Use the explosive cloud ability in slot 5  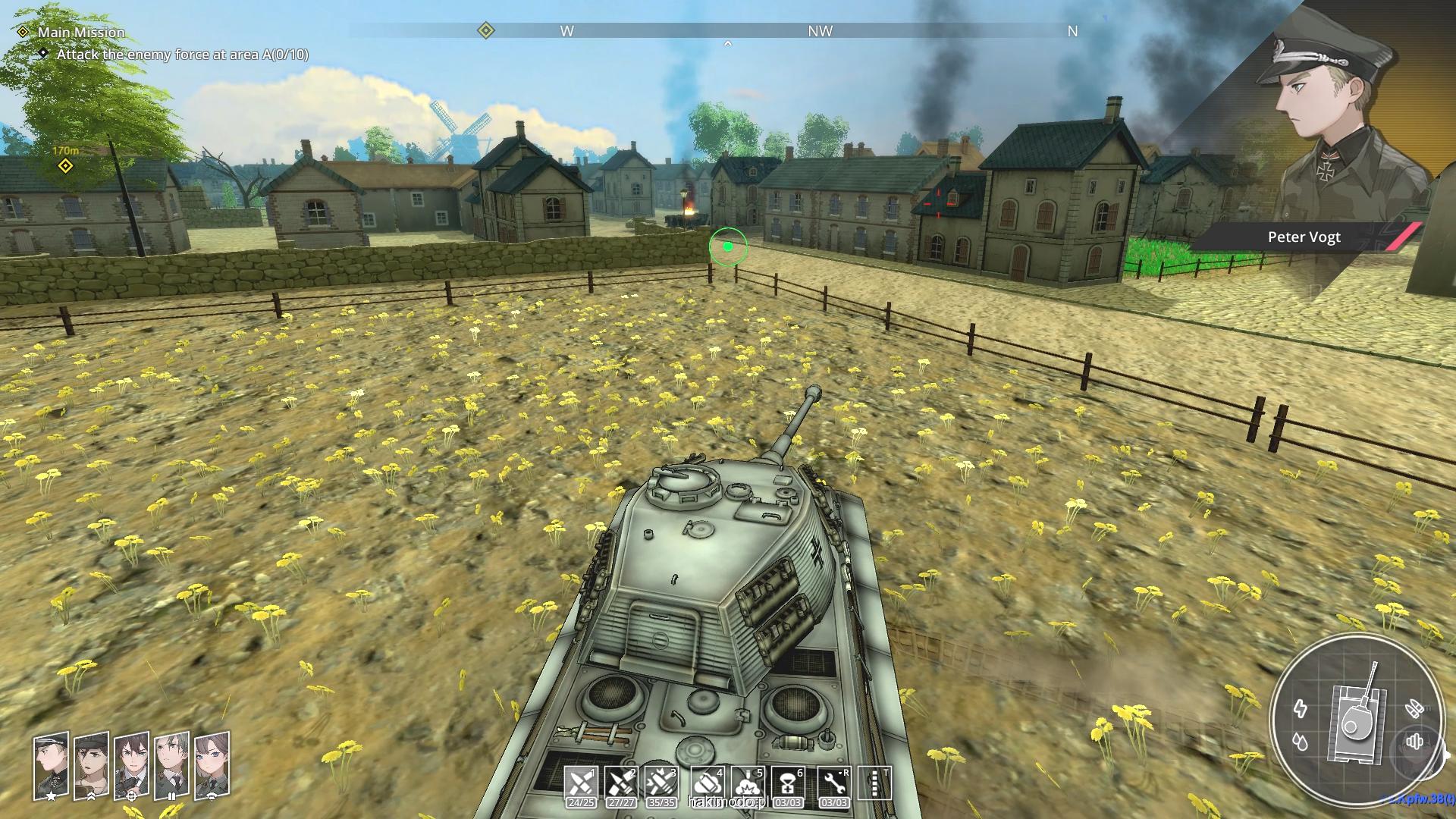point(748,783)
